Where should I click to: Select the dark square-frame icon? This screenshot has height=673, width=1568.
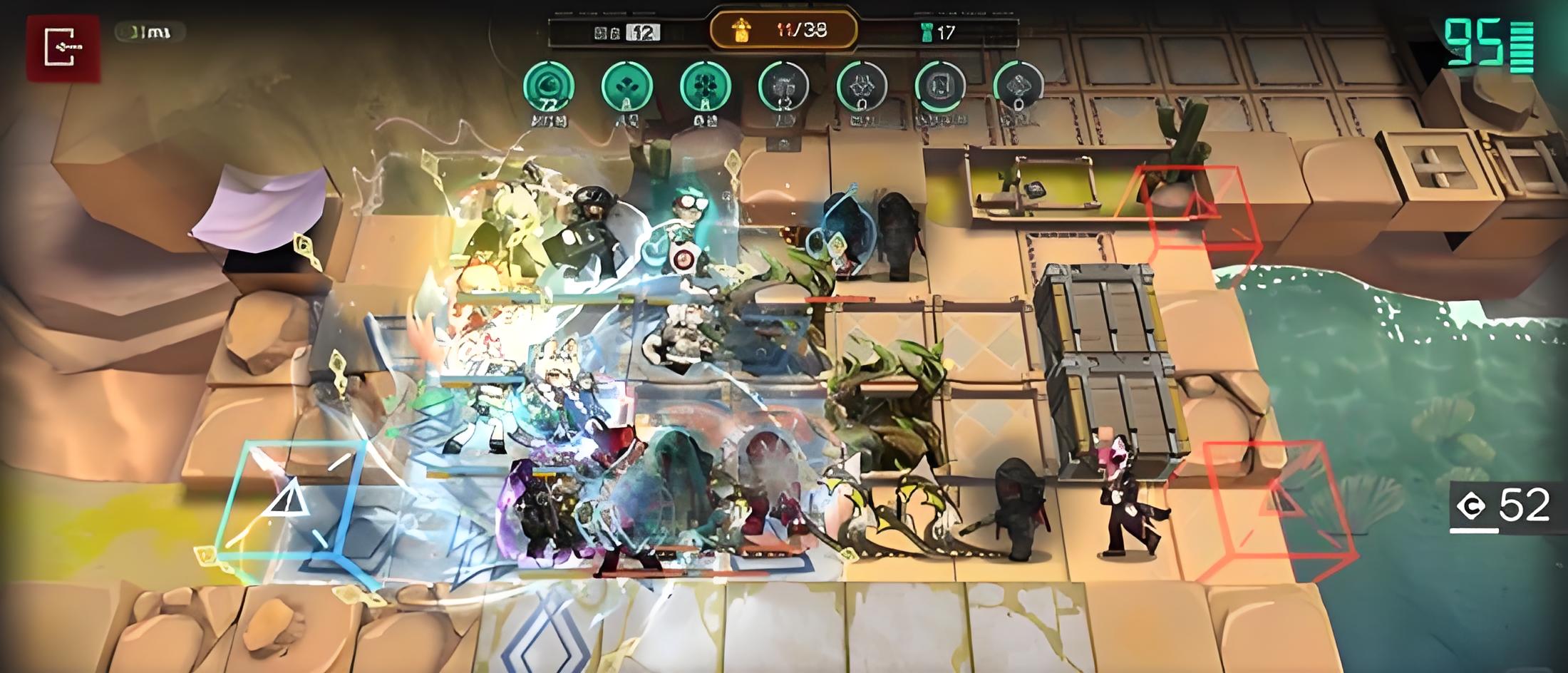pos(939,87)
